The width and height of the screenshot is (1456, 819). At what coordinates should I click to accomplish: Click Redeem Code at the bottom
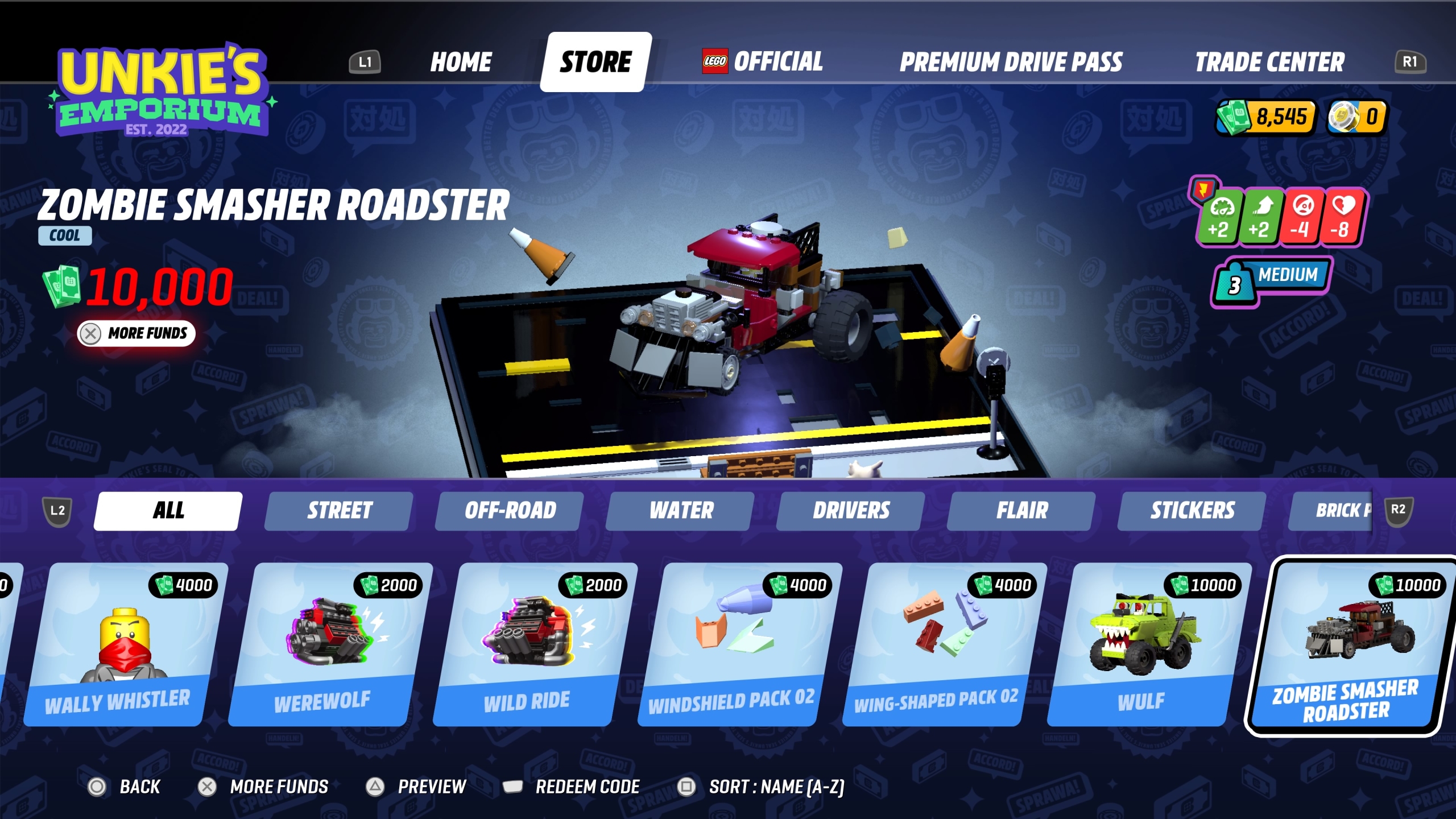587,787
